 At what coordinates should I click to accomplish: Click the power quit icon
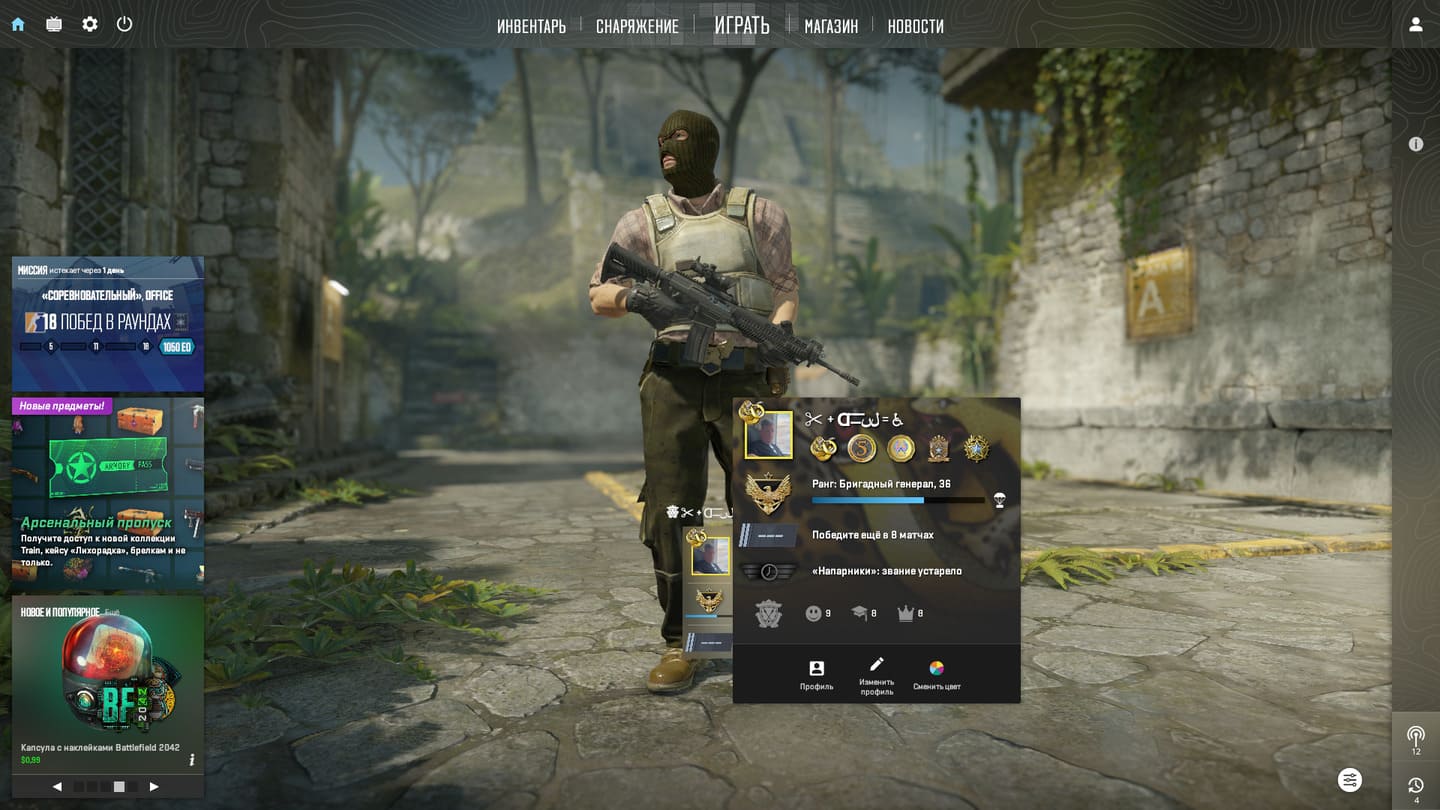125,24
